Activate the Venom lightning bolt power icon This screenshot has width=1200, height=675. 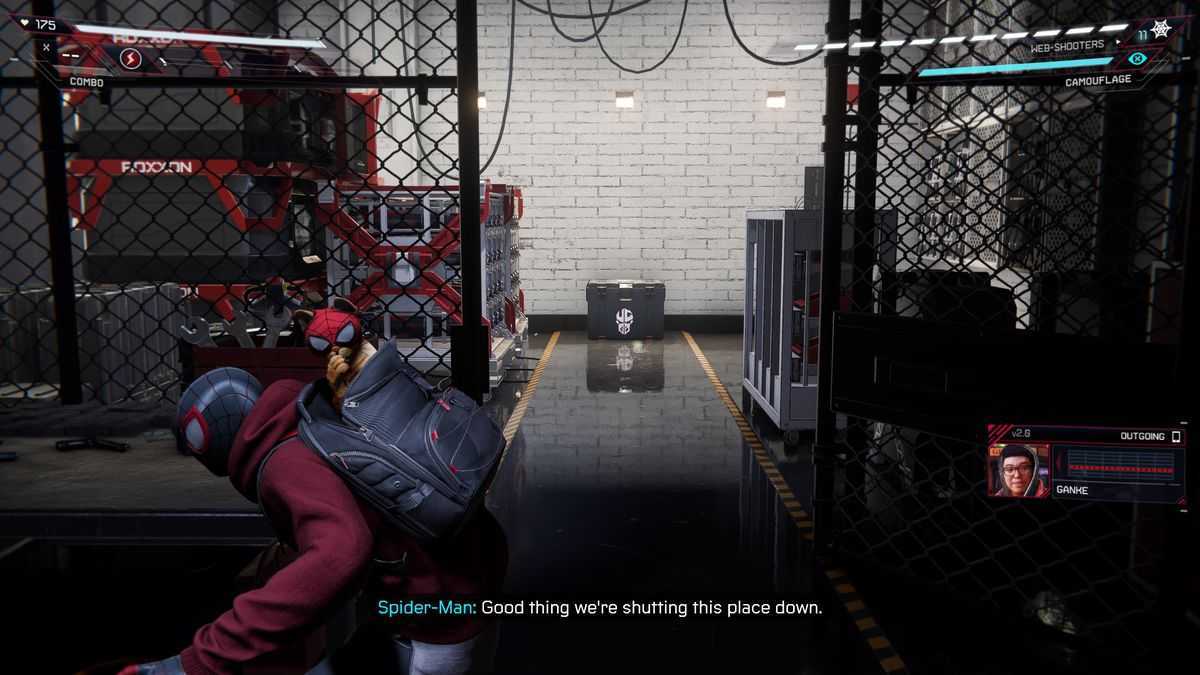click(x=131, y=59)
